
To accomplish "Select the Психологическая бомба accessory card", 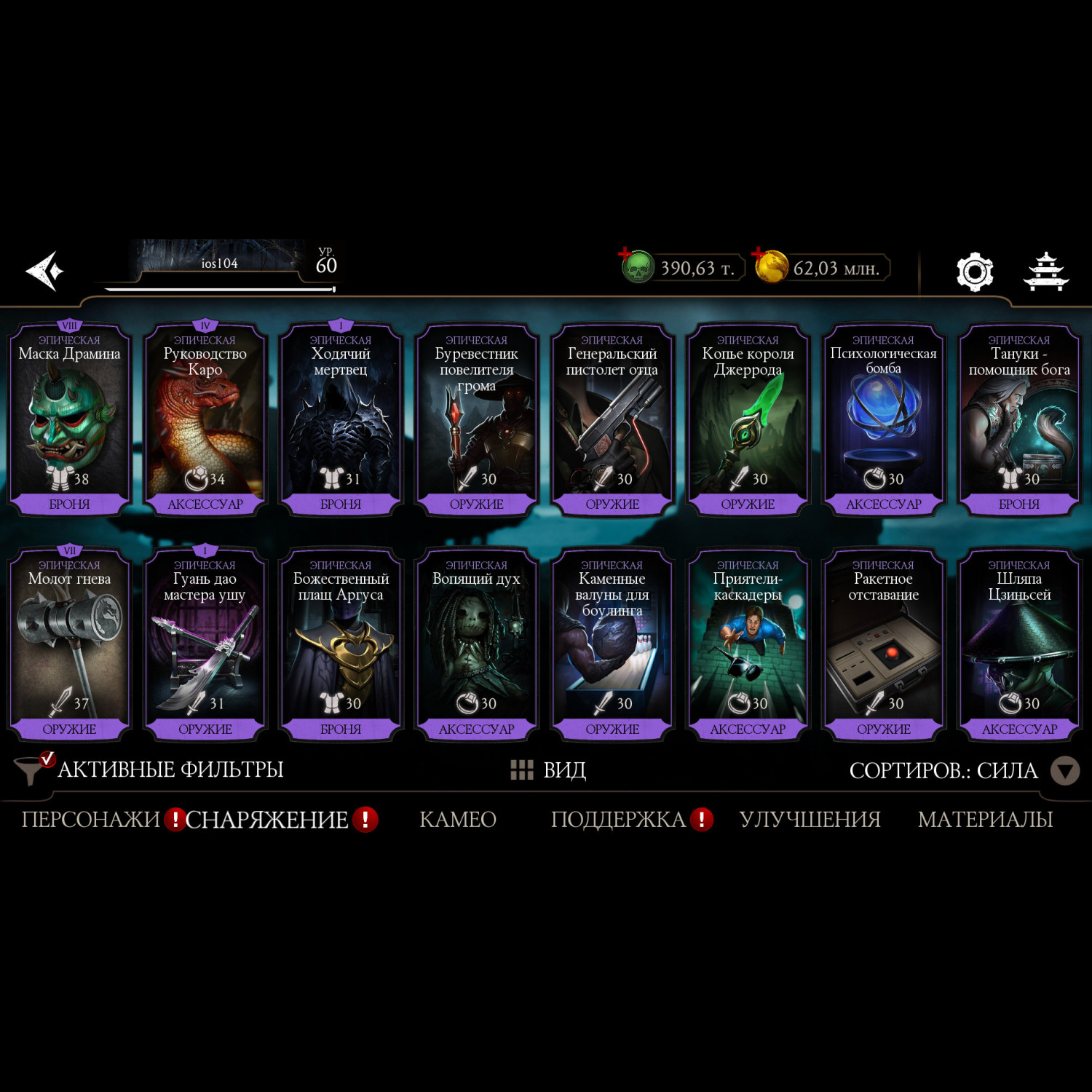I will (x=884, y=420).
